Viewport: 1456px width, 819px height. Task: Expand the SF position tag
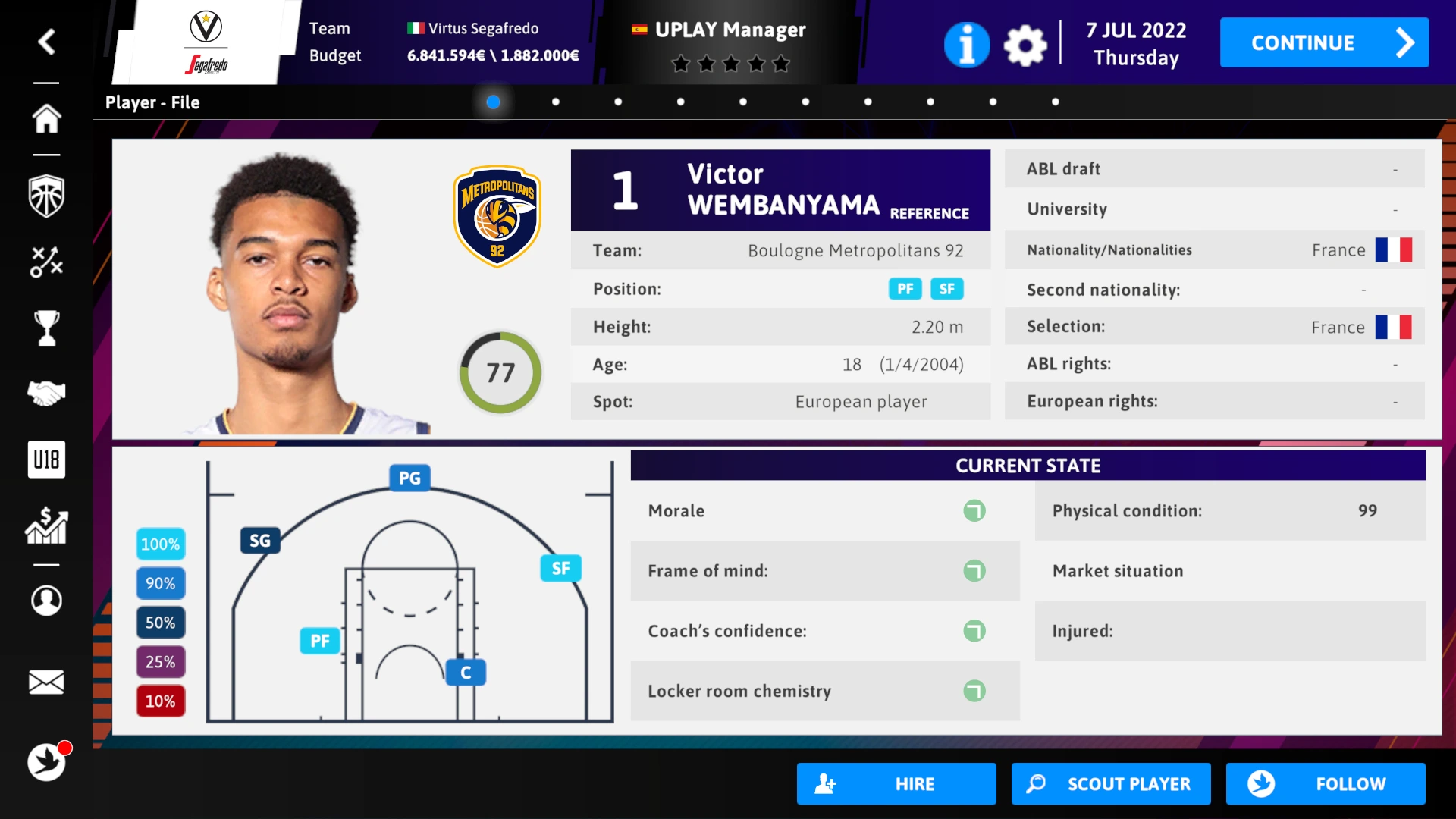click(946, 289)
